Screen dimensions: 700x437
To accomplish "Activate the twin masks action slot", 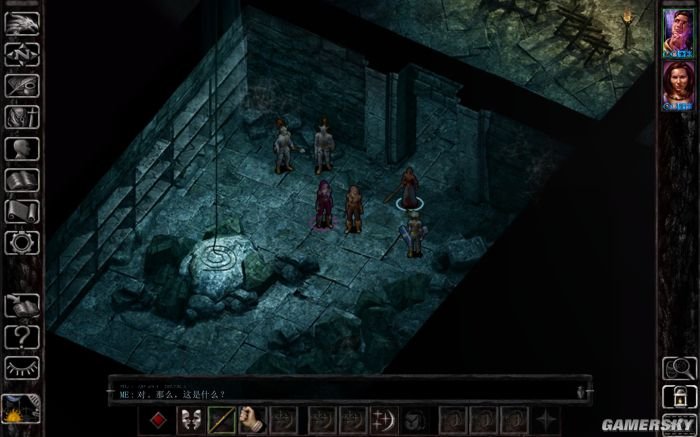I will pos(192,417).
